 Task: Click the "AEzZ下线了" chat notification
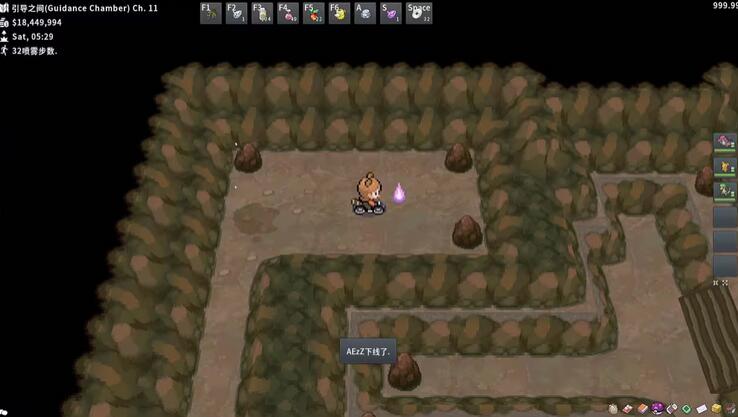point(368,351)
